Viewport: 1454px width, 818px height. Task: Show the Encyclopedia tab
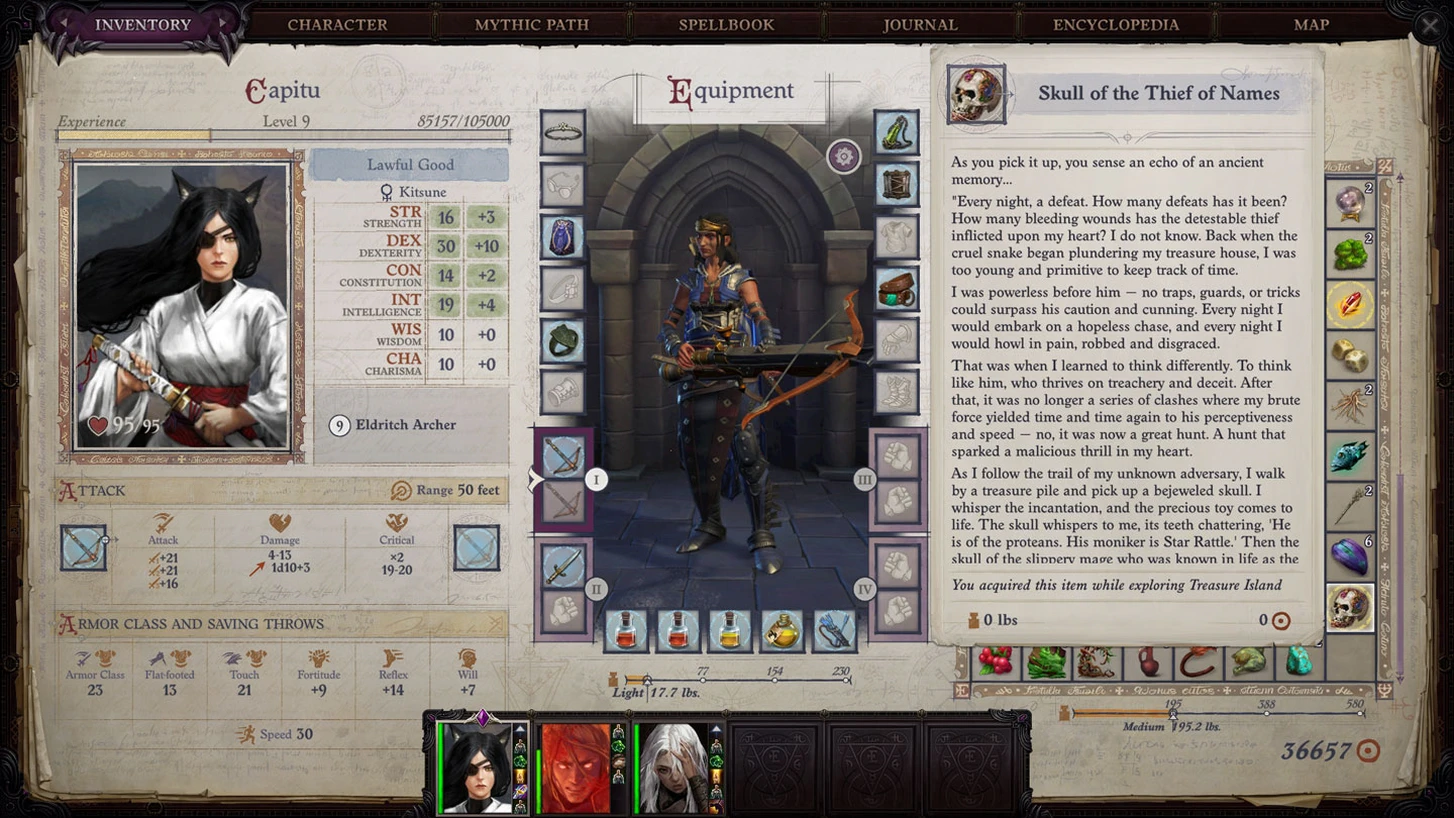coord(1115,25)
